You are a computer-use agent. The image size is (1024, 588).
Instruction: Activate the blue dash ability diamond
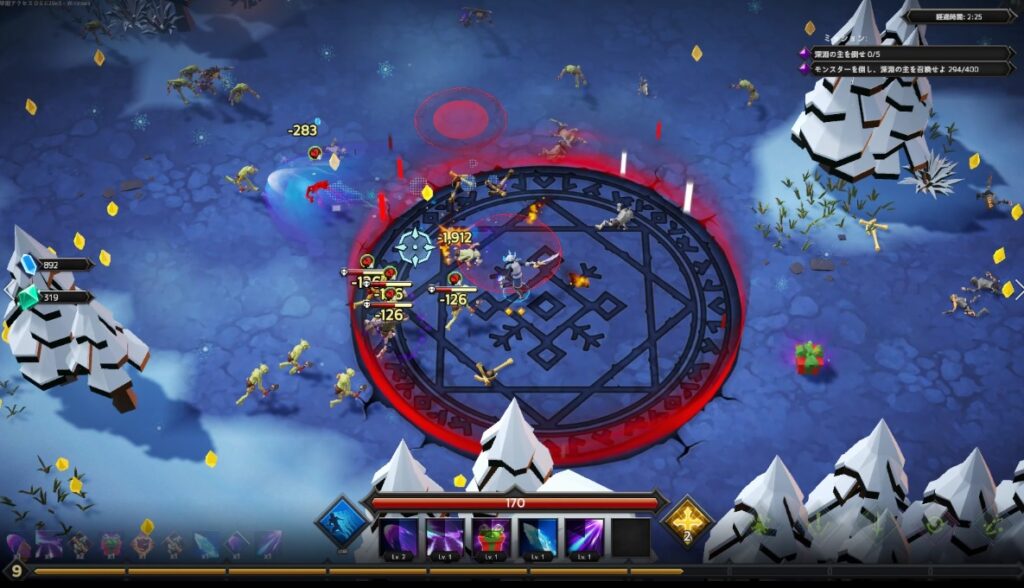(x=341, y=521)
